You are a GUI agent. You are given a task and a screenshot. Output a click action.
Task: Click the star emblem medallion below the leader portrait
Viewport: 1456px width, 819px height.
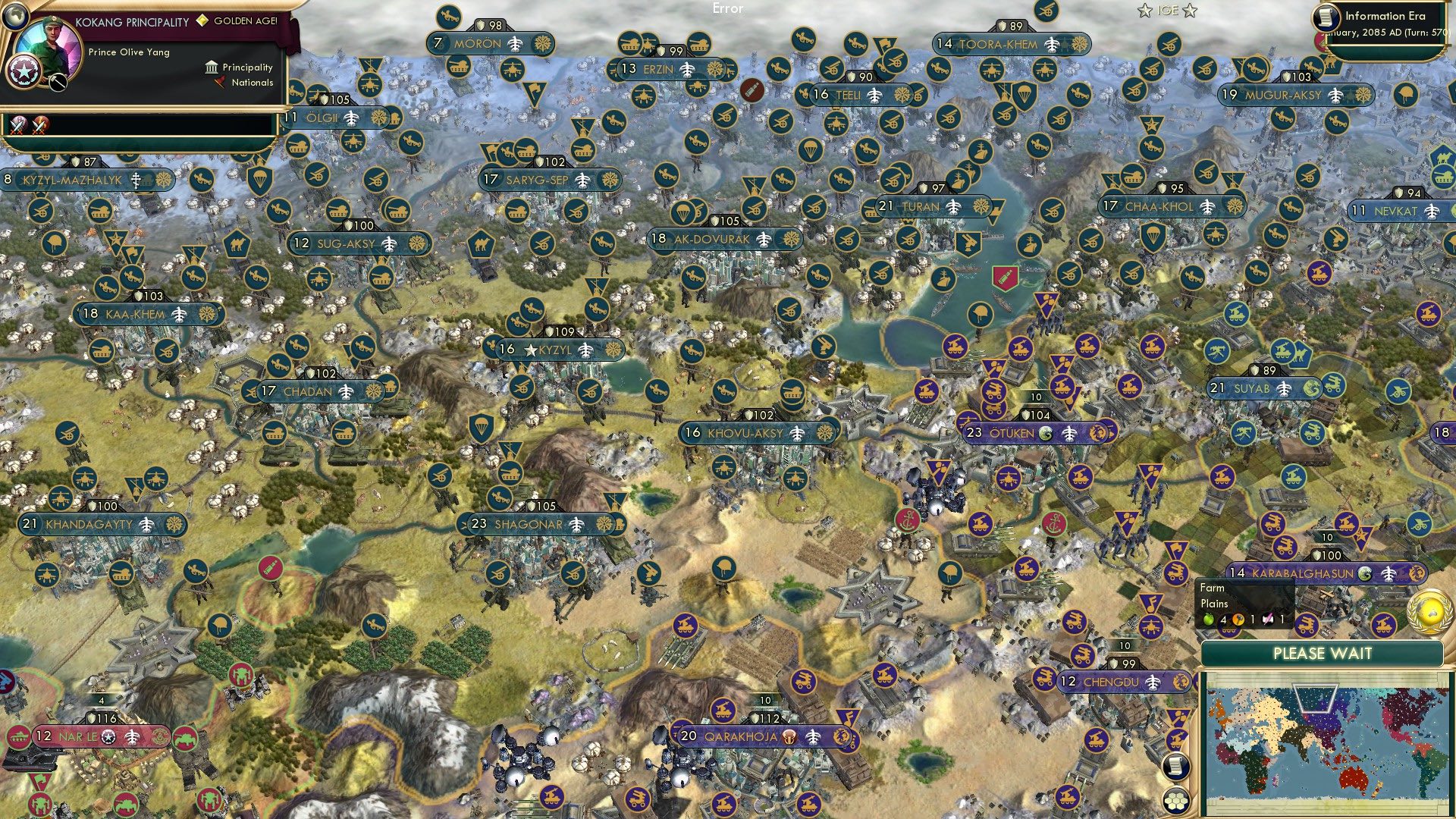tap(25, 71)
